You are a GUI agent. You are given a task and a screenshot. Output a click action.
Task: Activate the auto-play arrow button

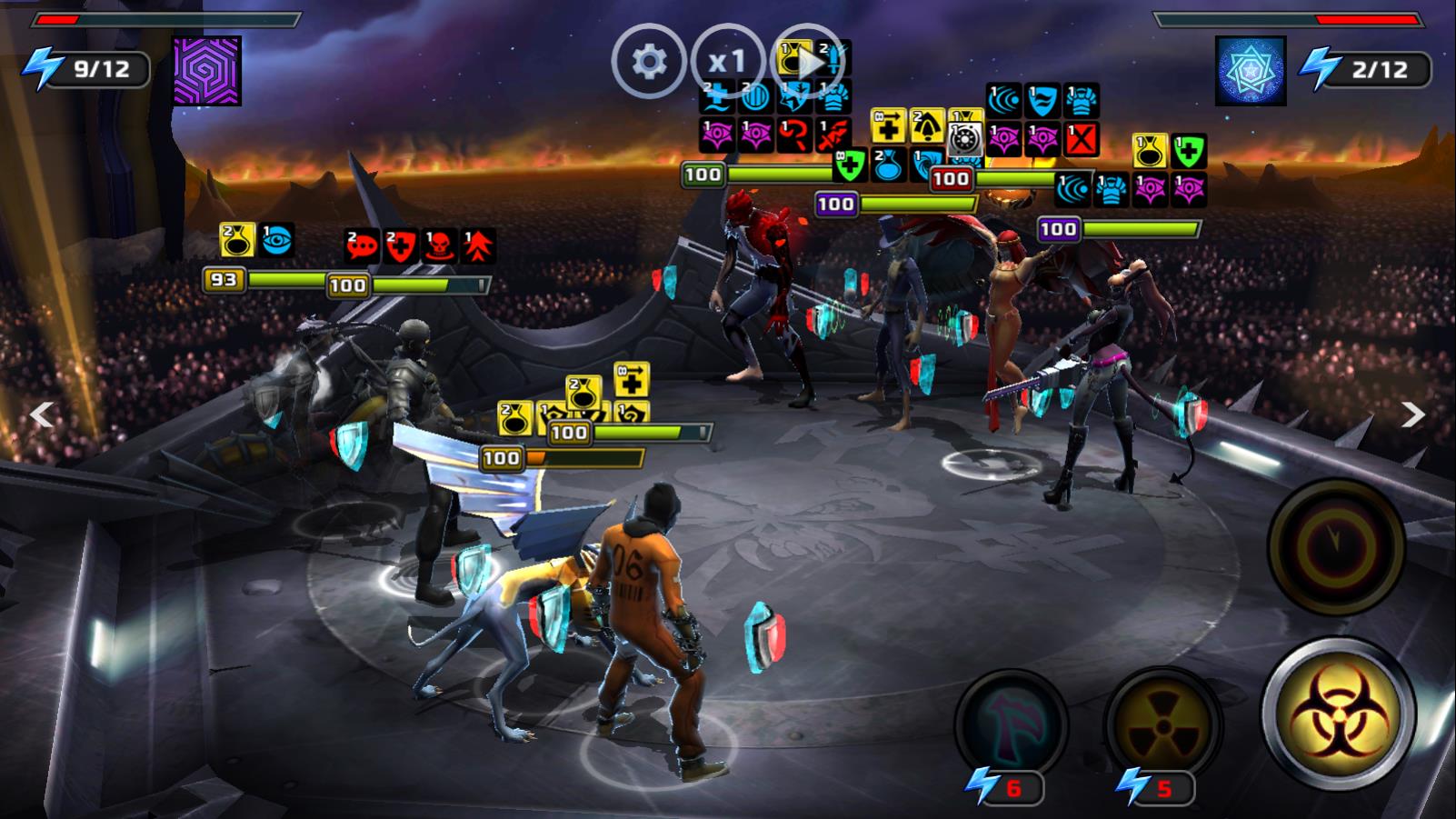(x=807, y=61)
